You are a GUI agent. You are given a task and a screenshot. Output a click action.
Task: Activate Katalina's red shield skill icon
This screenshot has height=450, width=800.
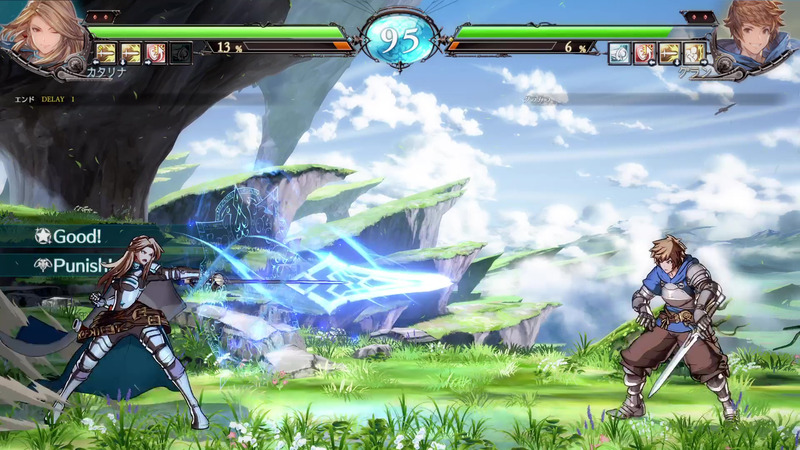(x=156, y=53)
